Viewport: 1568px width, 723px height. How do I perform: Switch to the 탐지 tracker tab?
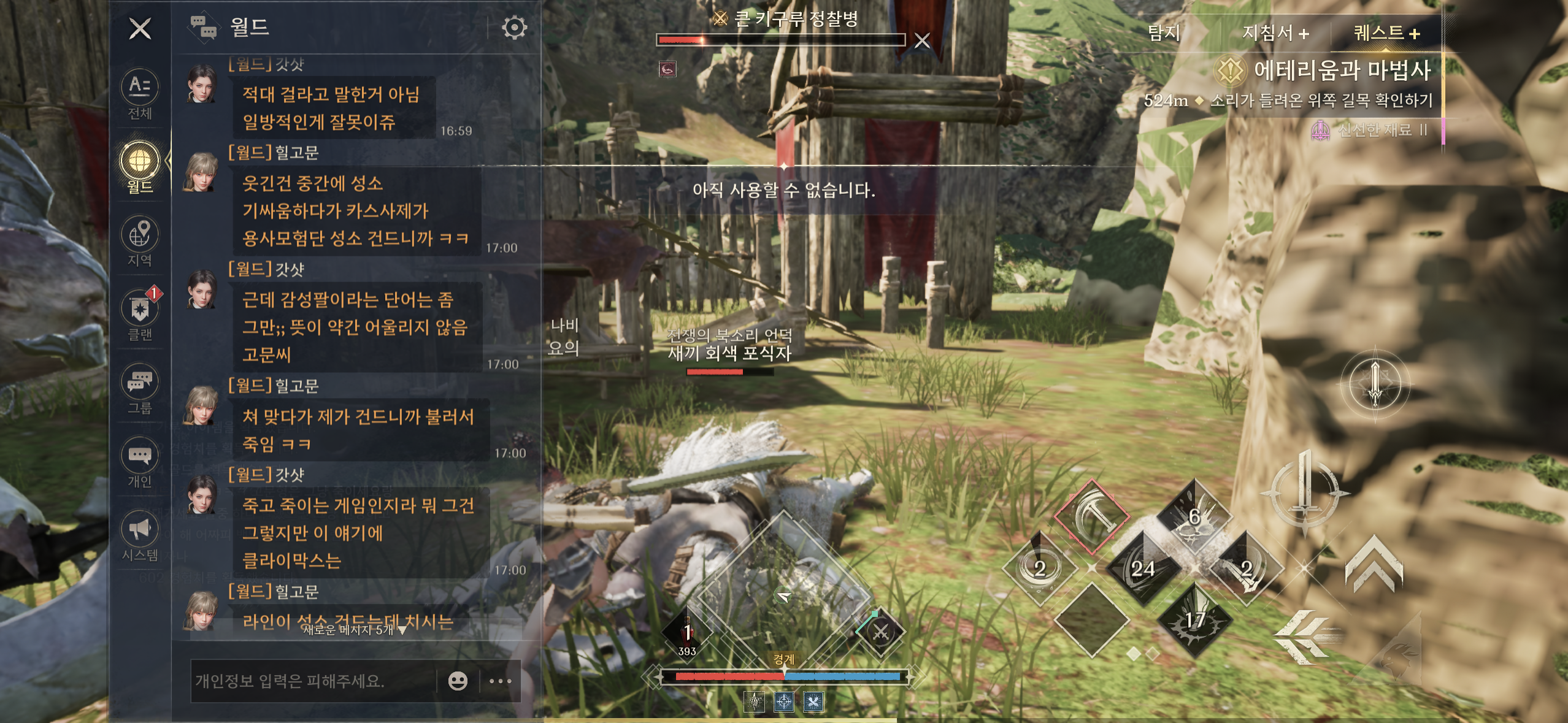click(x=1164, y=33)
